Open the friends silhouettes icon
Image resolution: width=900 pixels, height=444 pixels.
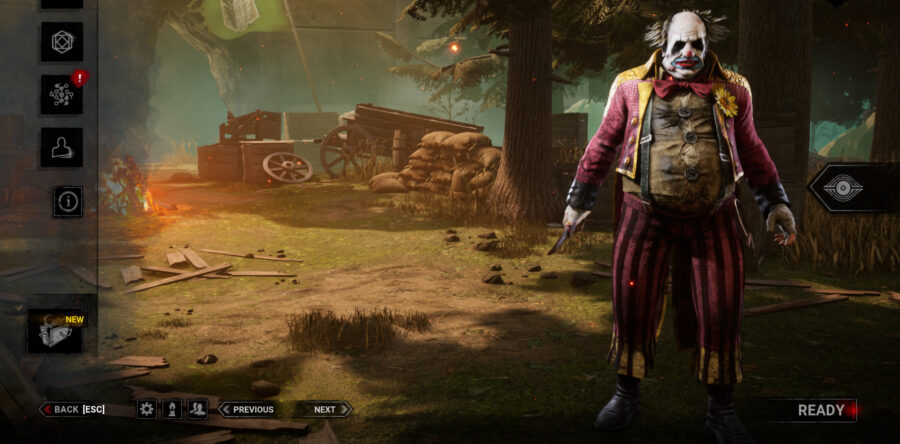point(198,409)
